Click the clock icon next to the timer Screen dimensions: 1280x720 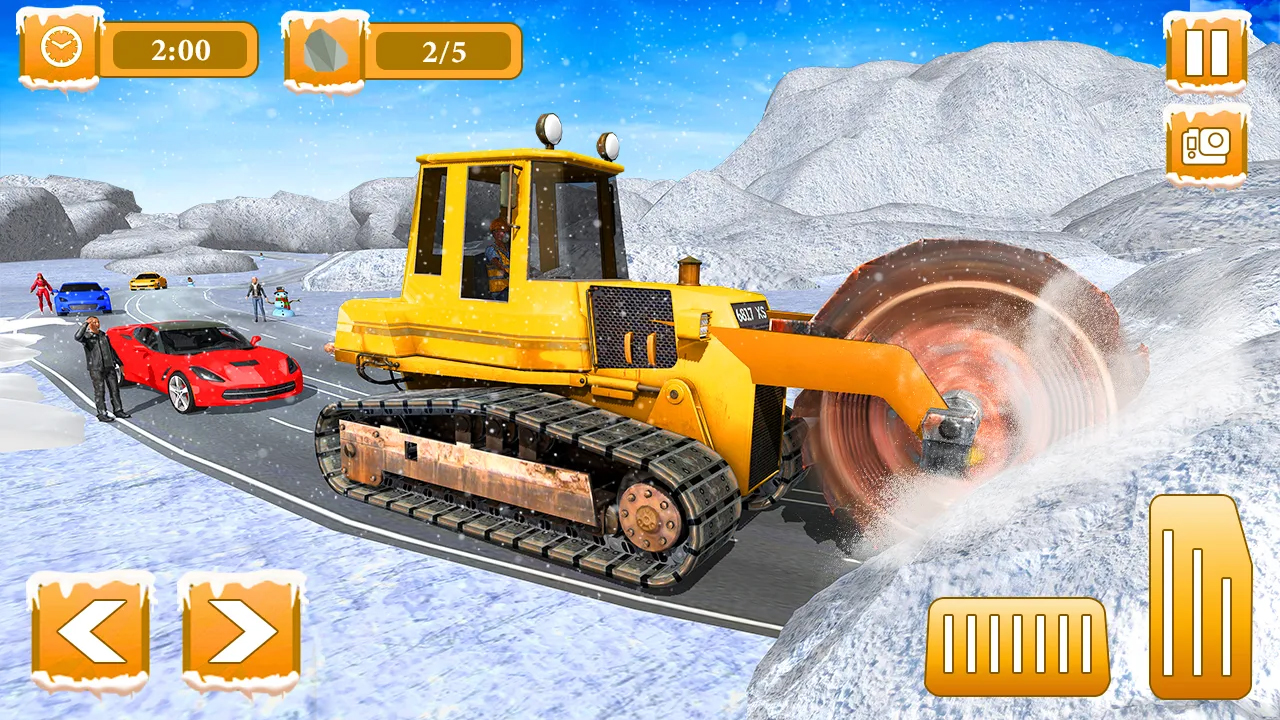pyautogui.click(x=60, y=48)
